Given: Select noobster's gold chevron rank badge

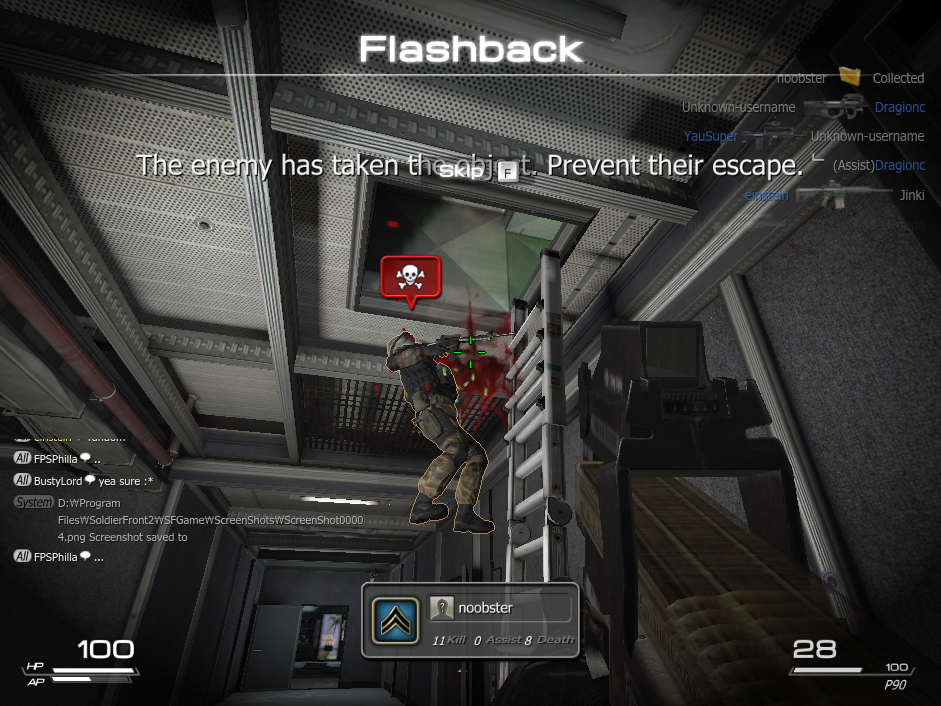Looking at the screenshot, I should (395, 620).
